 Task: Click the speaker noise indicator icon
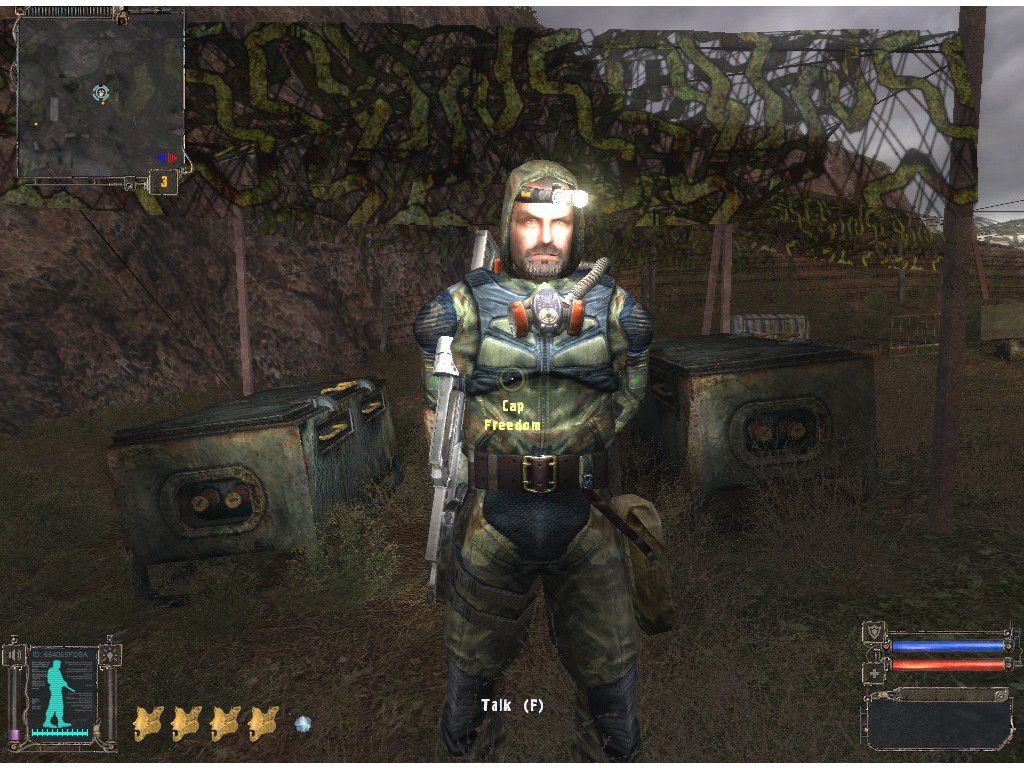14,655
